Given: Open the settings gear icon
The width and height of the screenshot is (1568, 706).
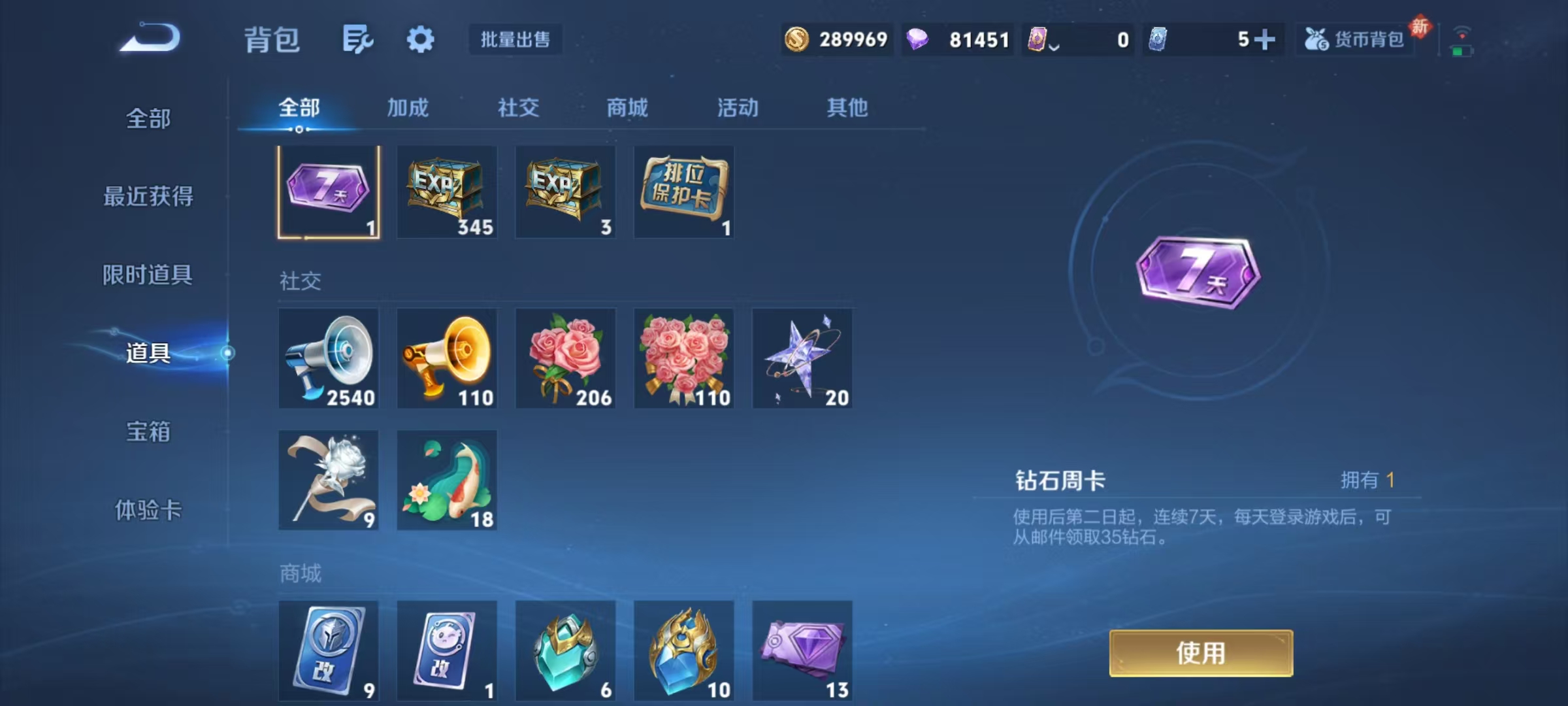Looking at the screenshot, I should click(421, 39).
